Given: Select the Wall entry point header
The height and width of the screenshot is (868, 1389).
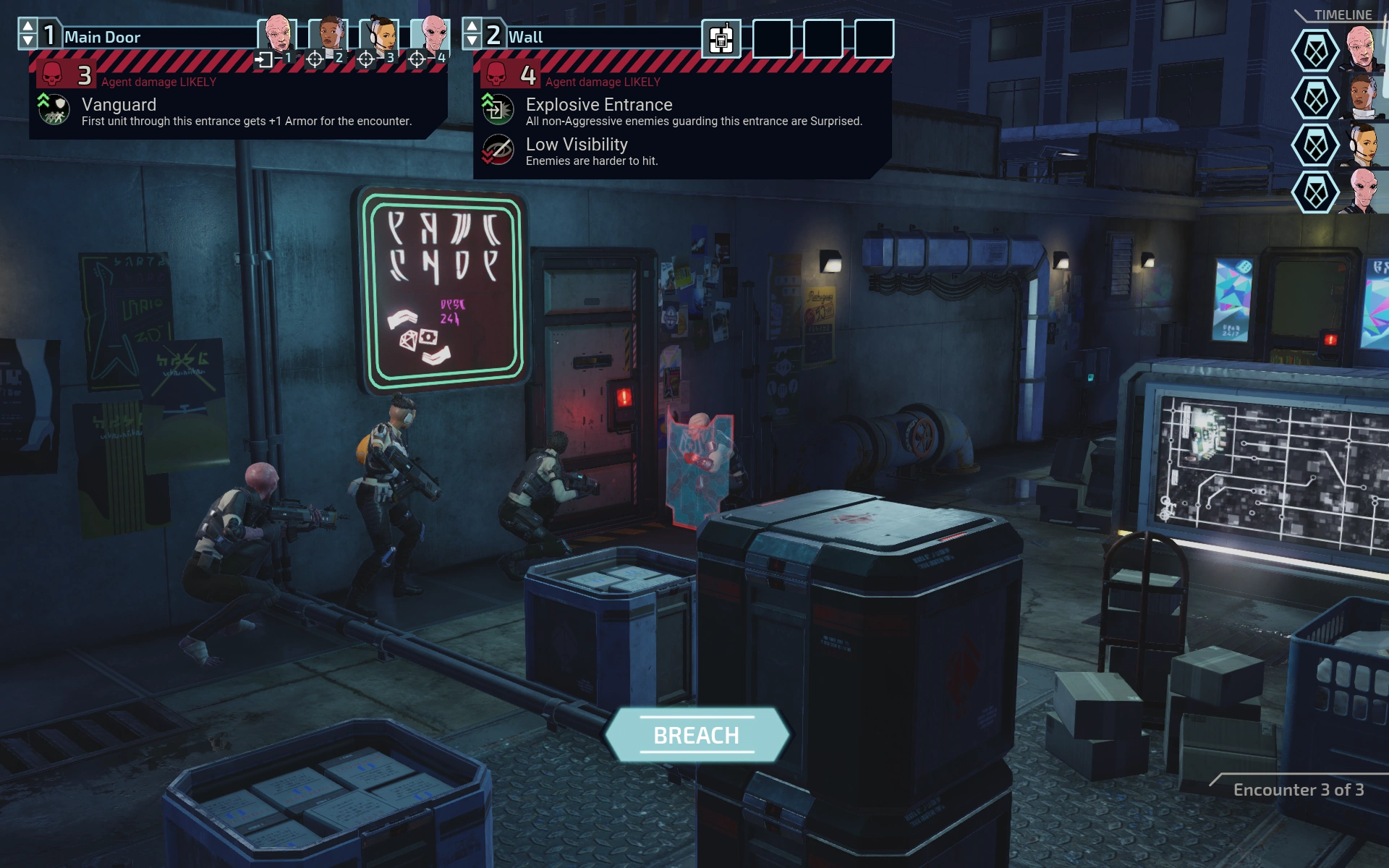Looking at the screenshot, I should pyautogui.click(x=600, y=36).
